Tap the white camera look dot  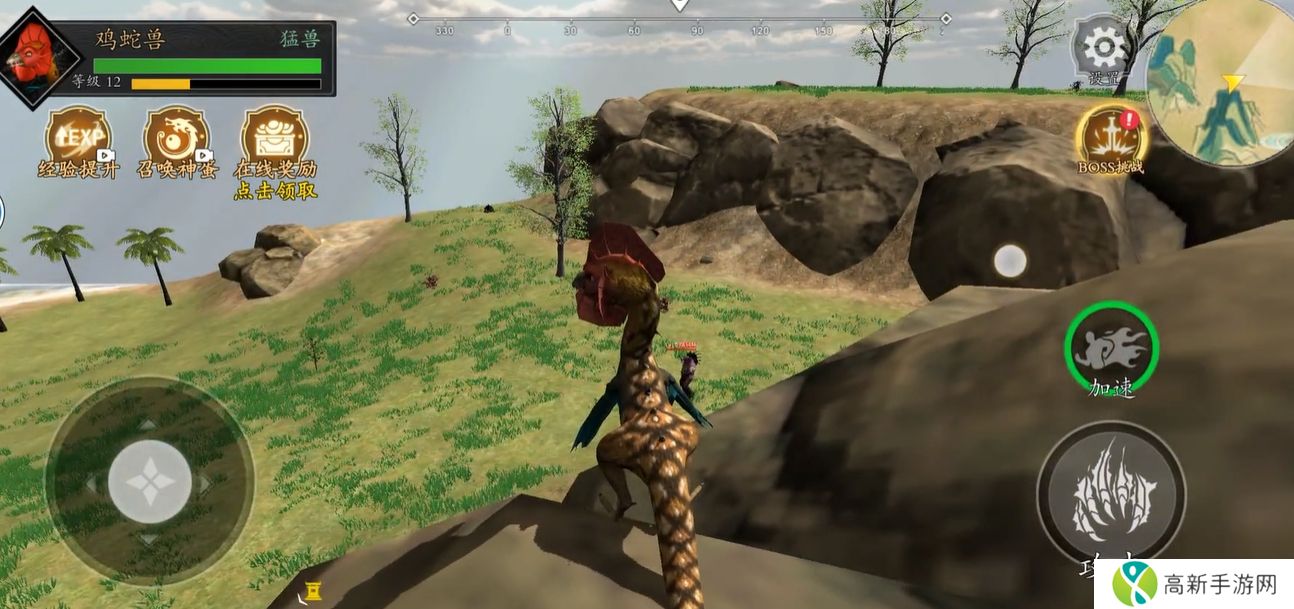(x=1009, y=261)
